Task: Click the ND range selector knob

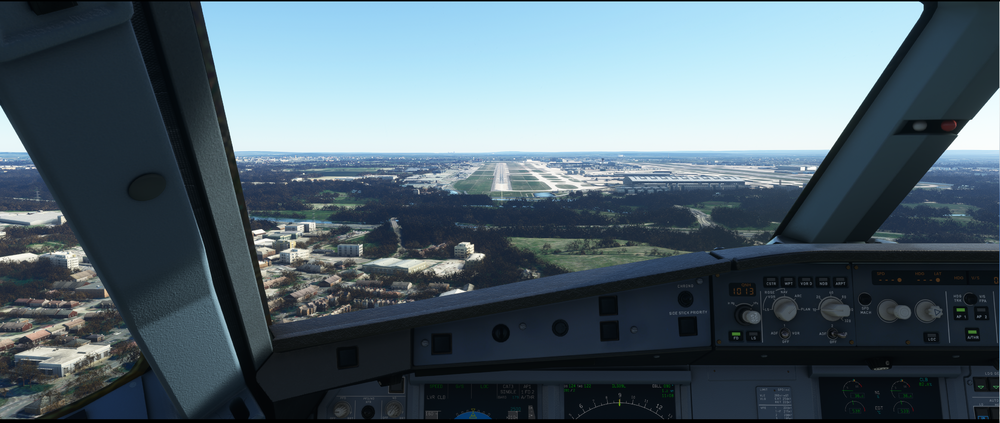Action: pos(832,309)
